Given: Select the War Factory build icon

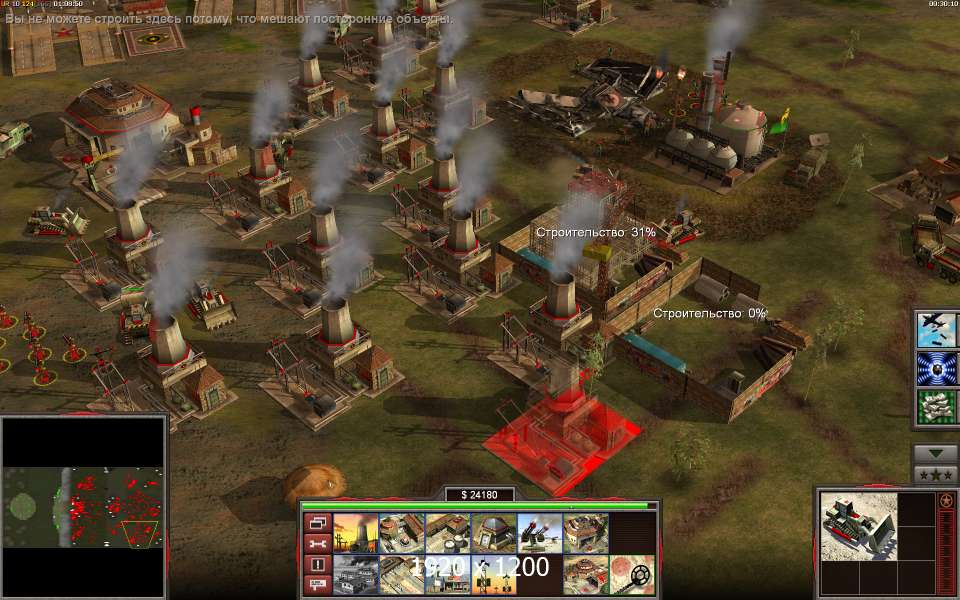Looking at the screenshot, I should (583, 534).
